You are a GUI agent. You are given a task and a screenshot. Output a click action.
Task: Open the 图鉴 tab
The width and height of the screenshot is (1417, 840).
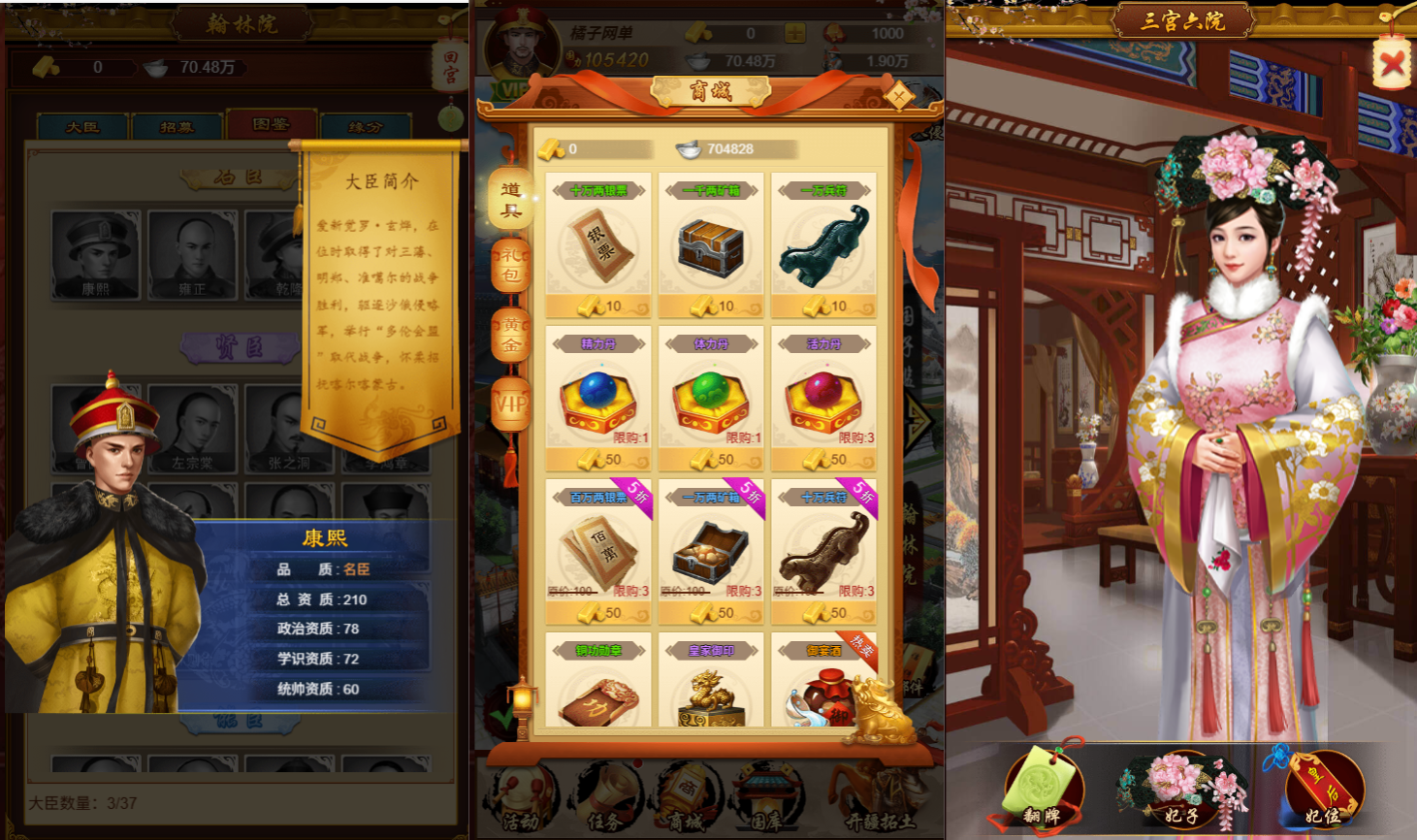(x=272, y=124)
